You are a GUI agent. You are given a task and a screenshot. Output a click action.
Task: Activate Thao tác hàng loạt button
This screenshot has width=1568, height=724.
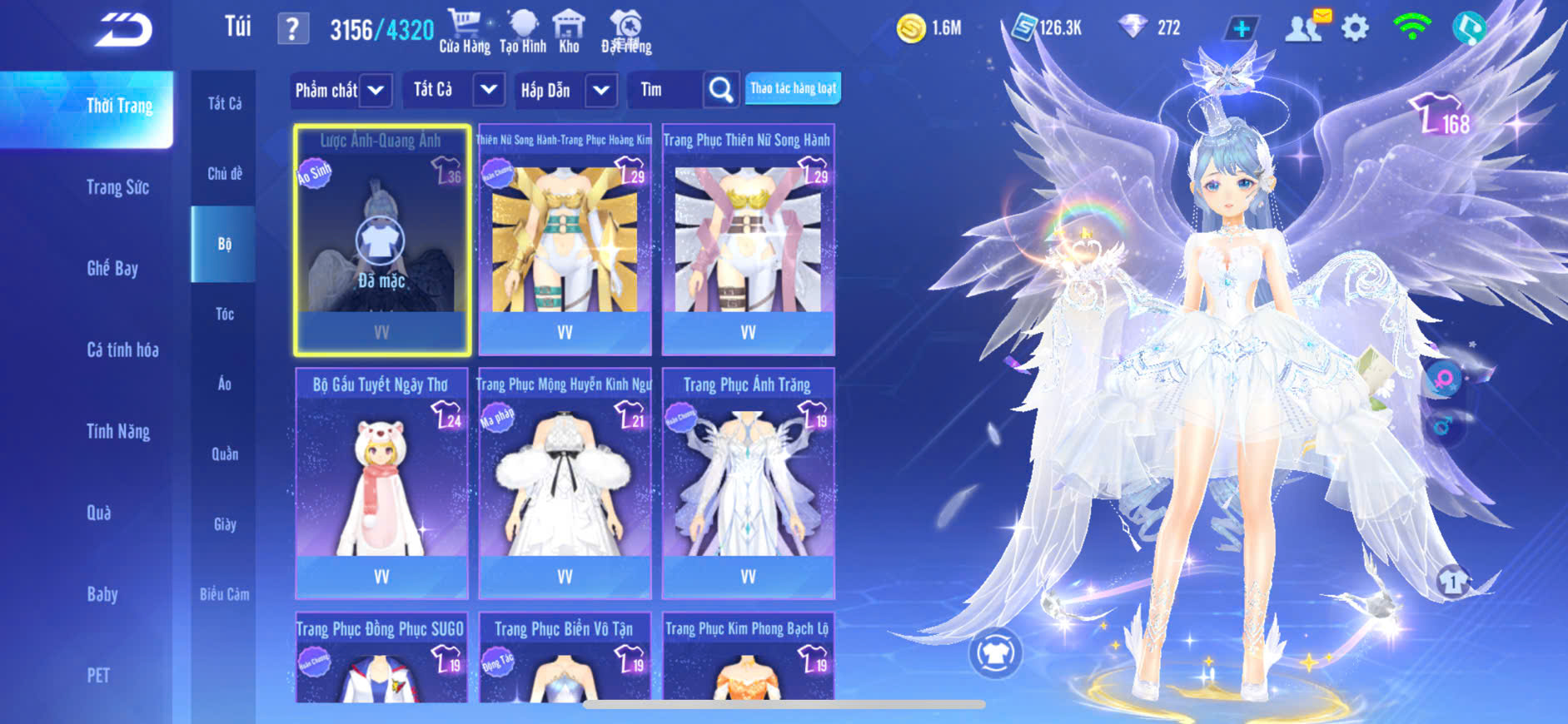(x=793, y=88)
